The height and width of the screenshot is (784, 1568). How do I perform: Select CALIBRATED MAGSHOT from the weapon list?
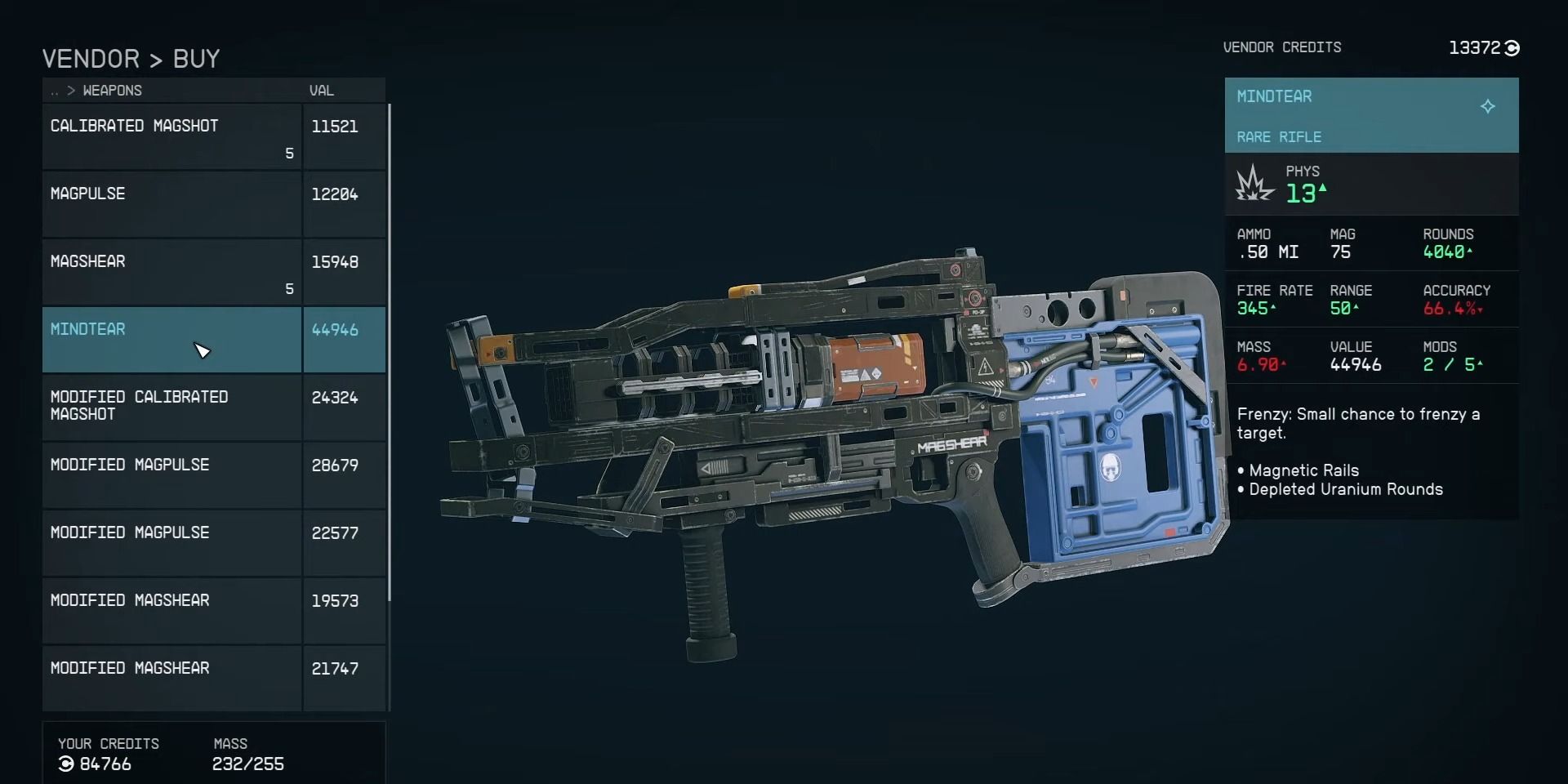coord(135,126)
